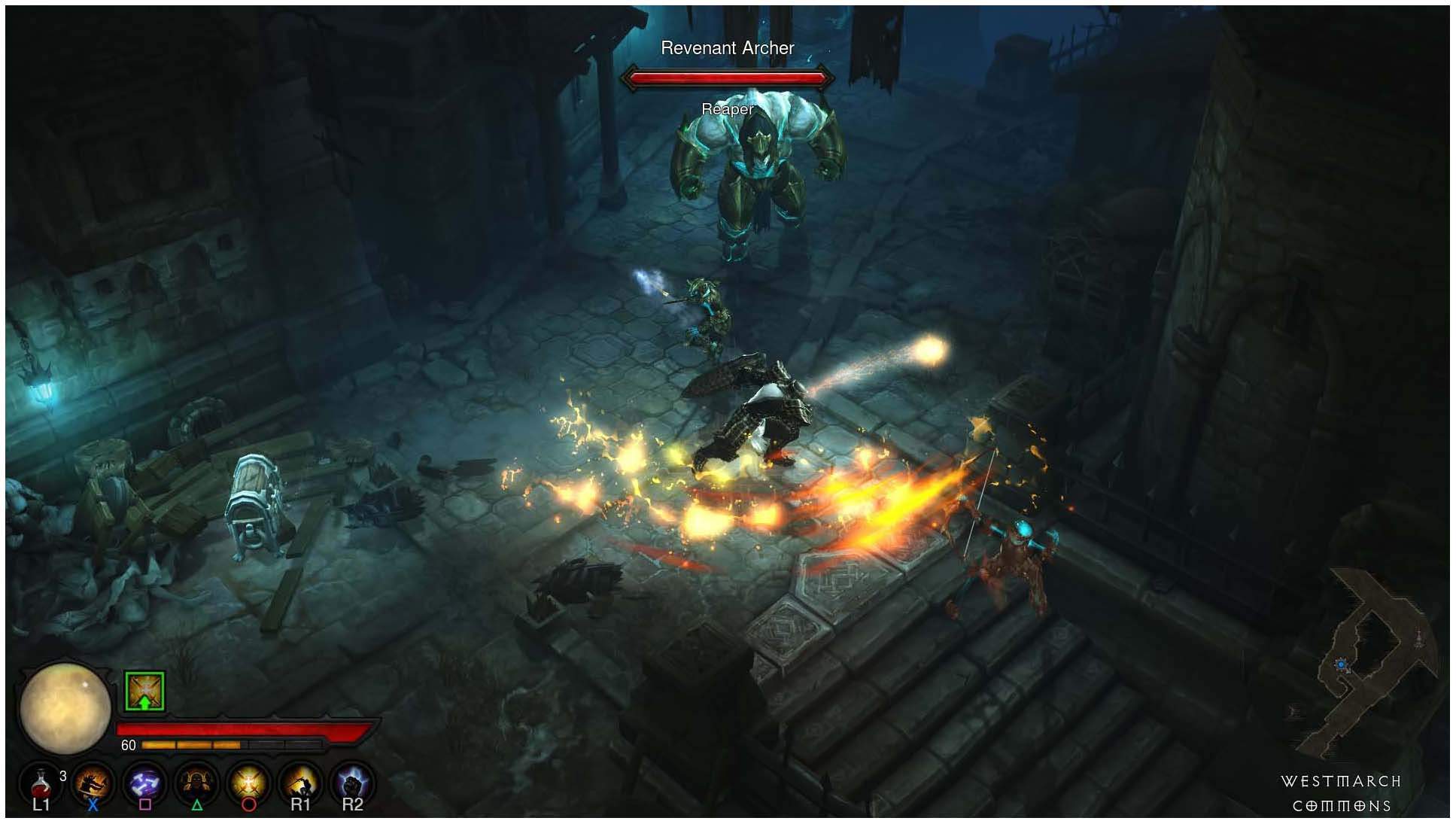The height and width of the screenshot is (824, 1456).
Task: Activate the glowing crossed swords skill
Action: pos(249,784)
